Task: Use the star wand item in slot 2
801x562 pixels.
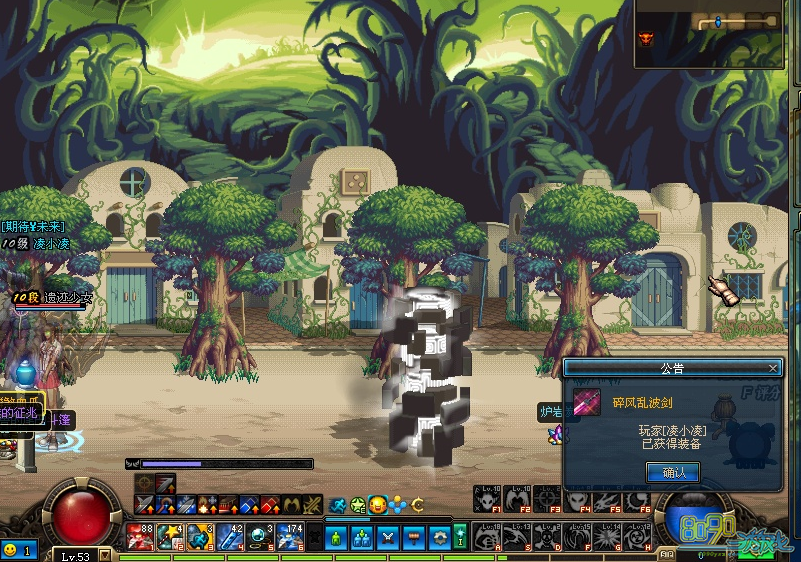Action: [169, 536]
